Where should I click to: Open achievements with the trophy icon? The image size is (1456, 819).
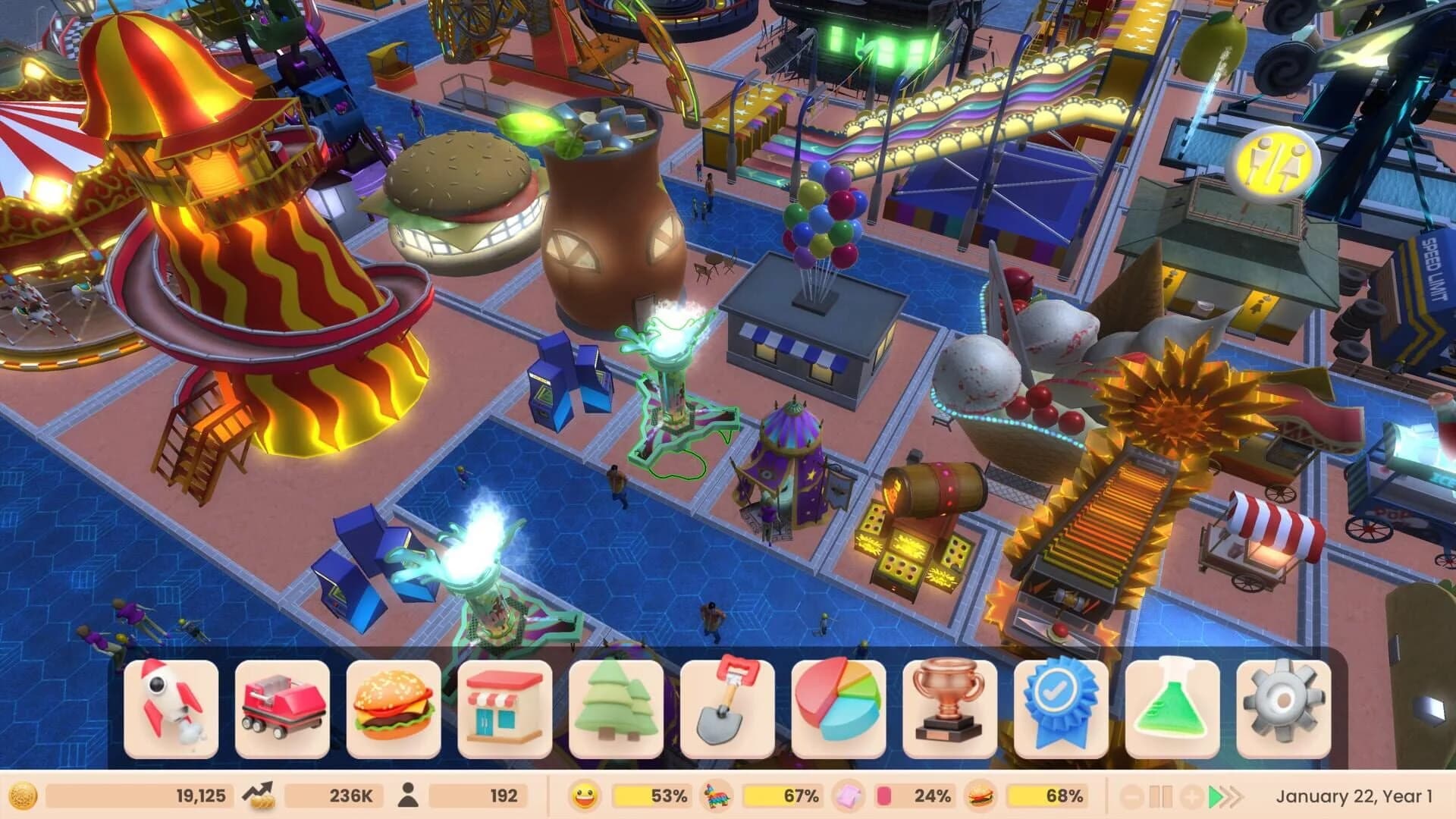(946, 708)
